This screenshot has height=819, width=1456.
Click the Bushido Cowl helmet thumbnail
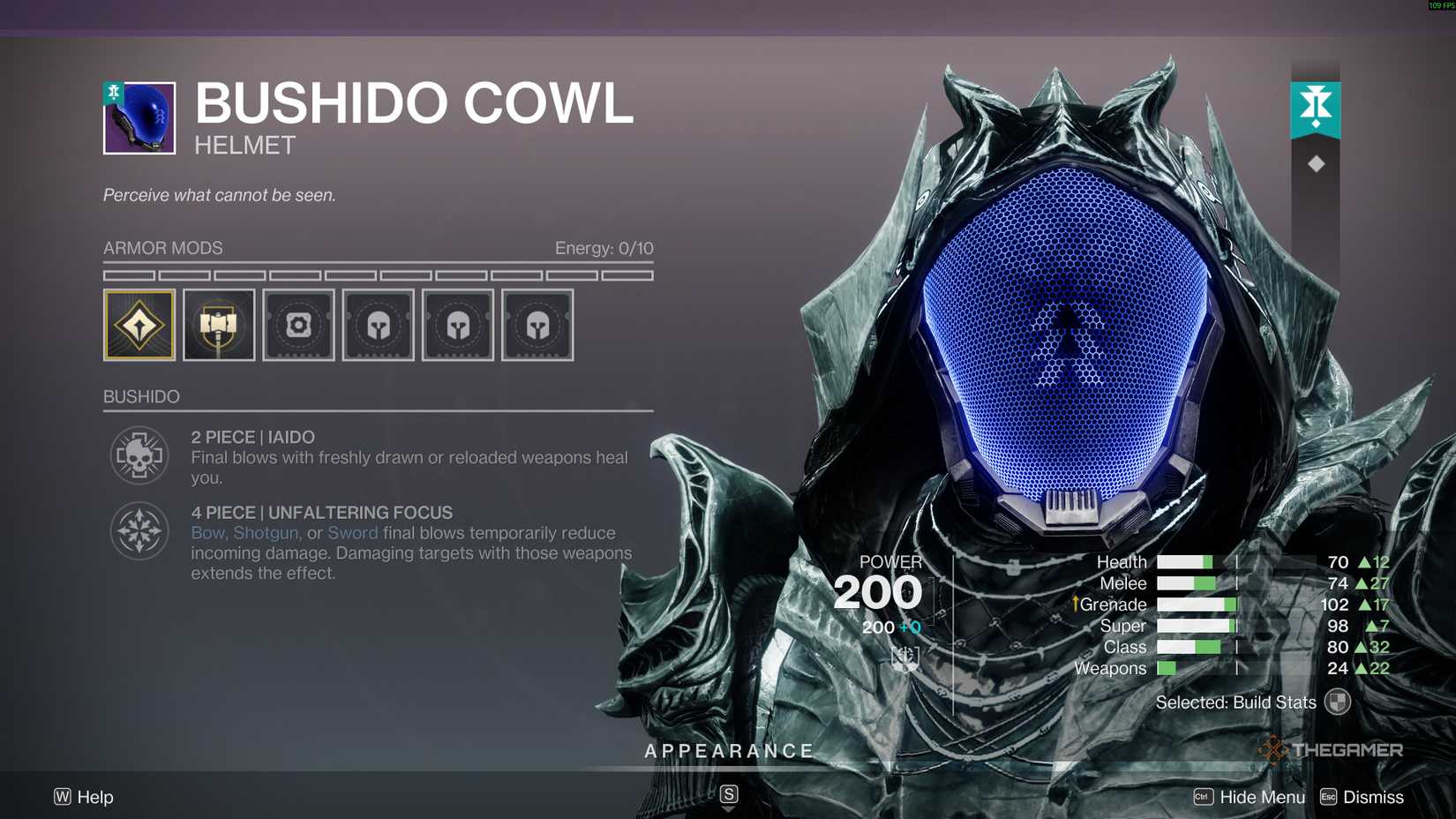pyautogui.click(x=142, y=117)
